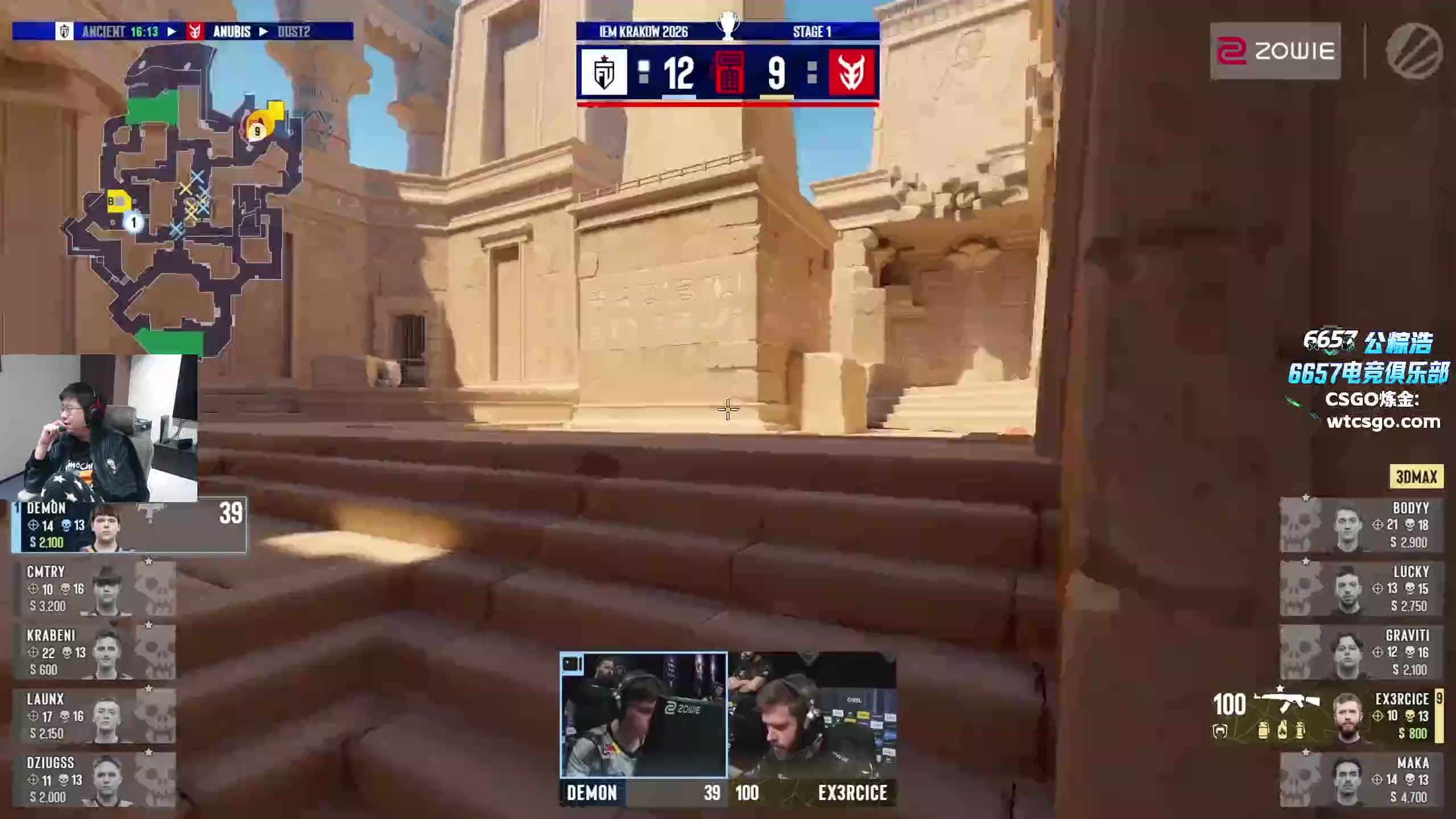The height and width of the screenshot is (819, 1456).
Task: Pick LAUNX from the left roster
Action: 94,716
